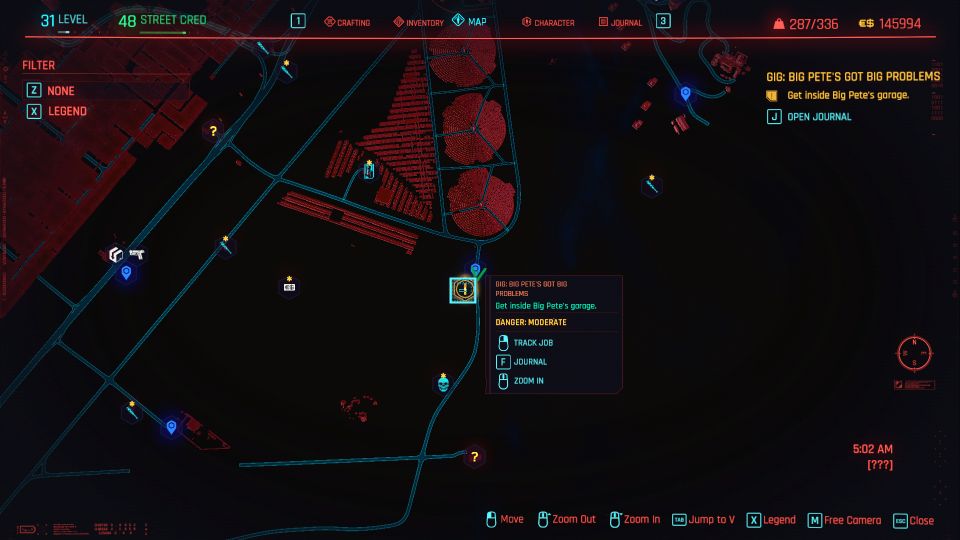Click Journal in the gig tooltip
This screenshot has height=540, width=960.
point(529,361)
